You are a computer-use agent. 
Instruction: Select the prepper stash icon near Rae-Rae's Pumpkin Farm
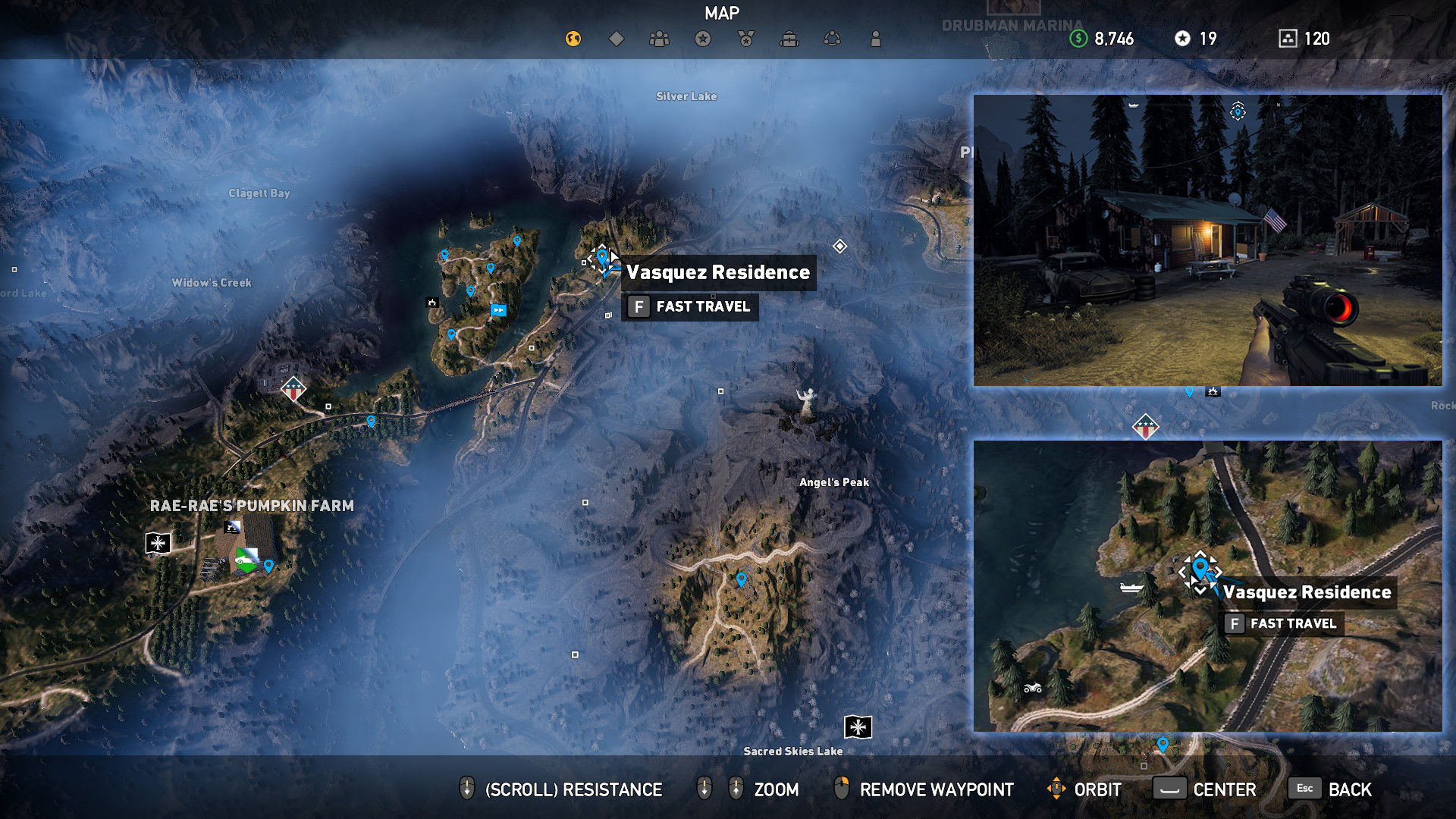pos(156,543)
